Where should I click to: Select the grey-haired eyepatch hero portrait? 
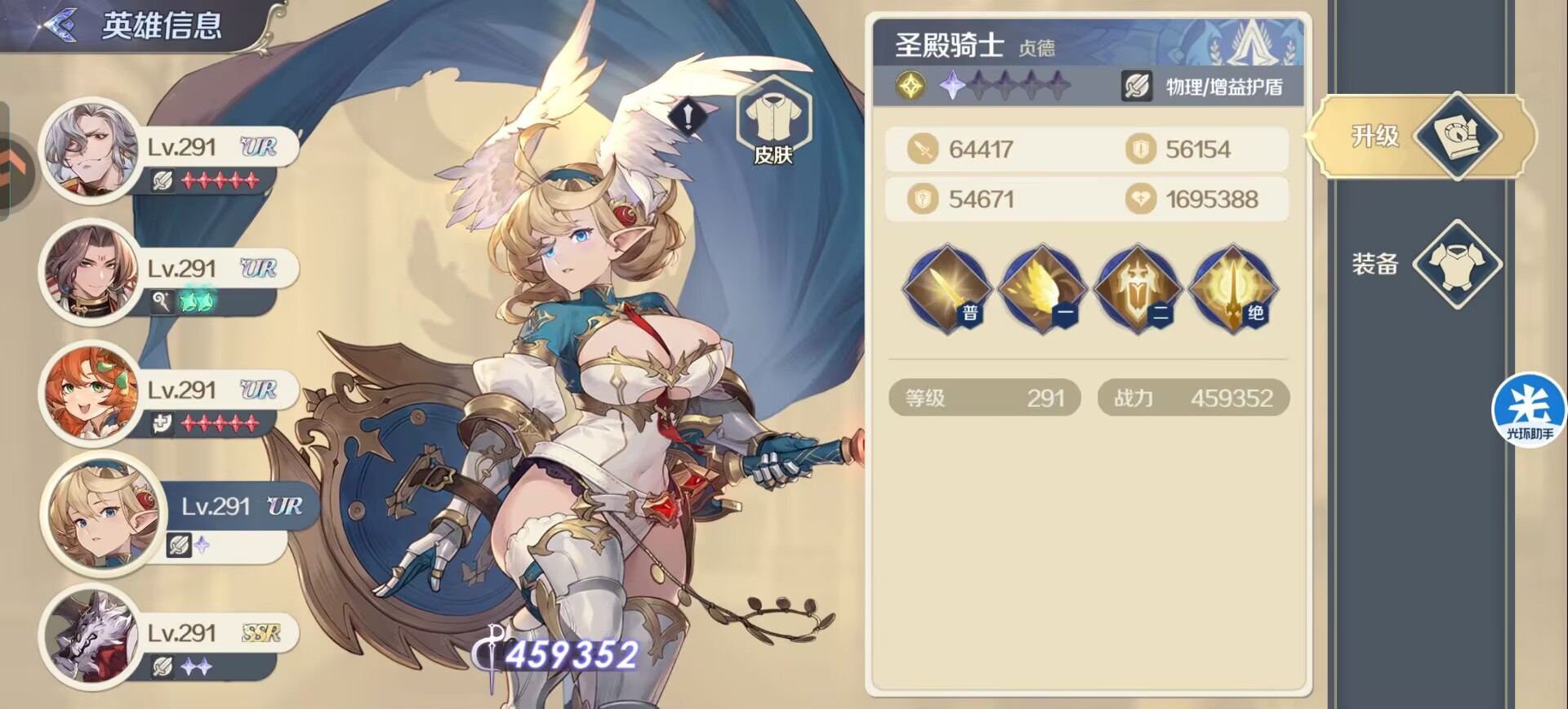click(90, 150)
